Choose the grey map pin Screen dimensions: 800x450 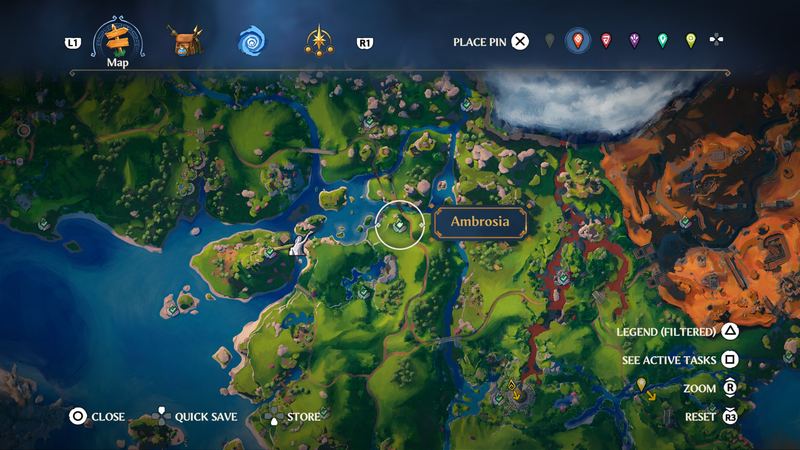[x=549, y=41]
